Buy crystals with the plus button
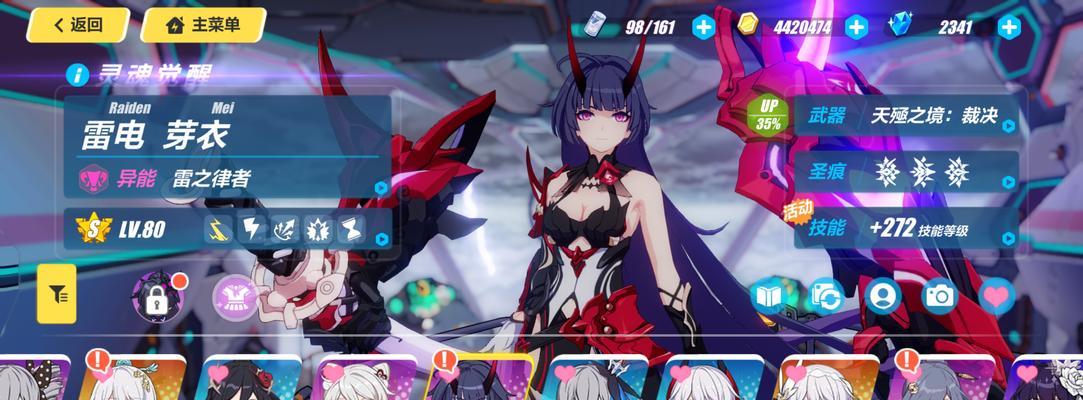Viewport: 1083px width, 400px height. [x=1009, y=27]
